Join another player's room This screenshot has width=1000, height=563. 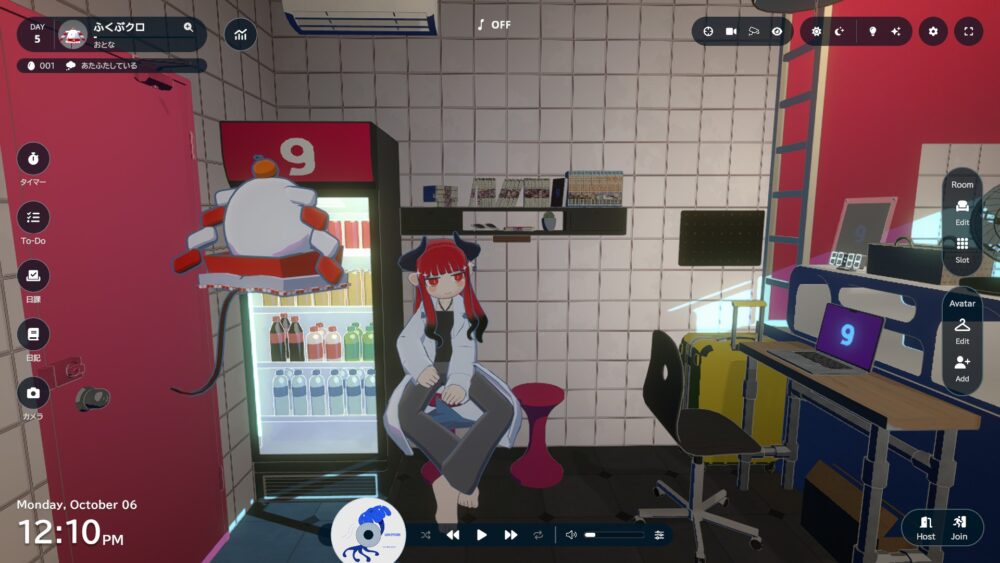point(959,527)
